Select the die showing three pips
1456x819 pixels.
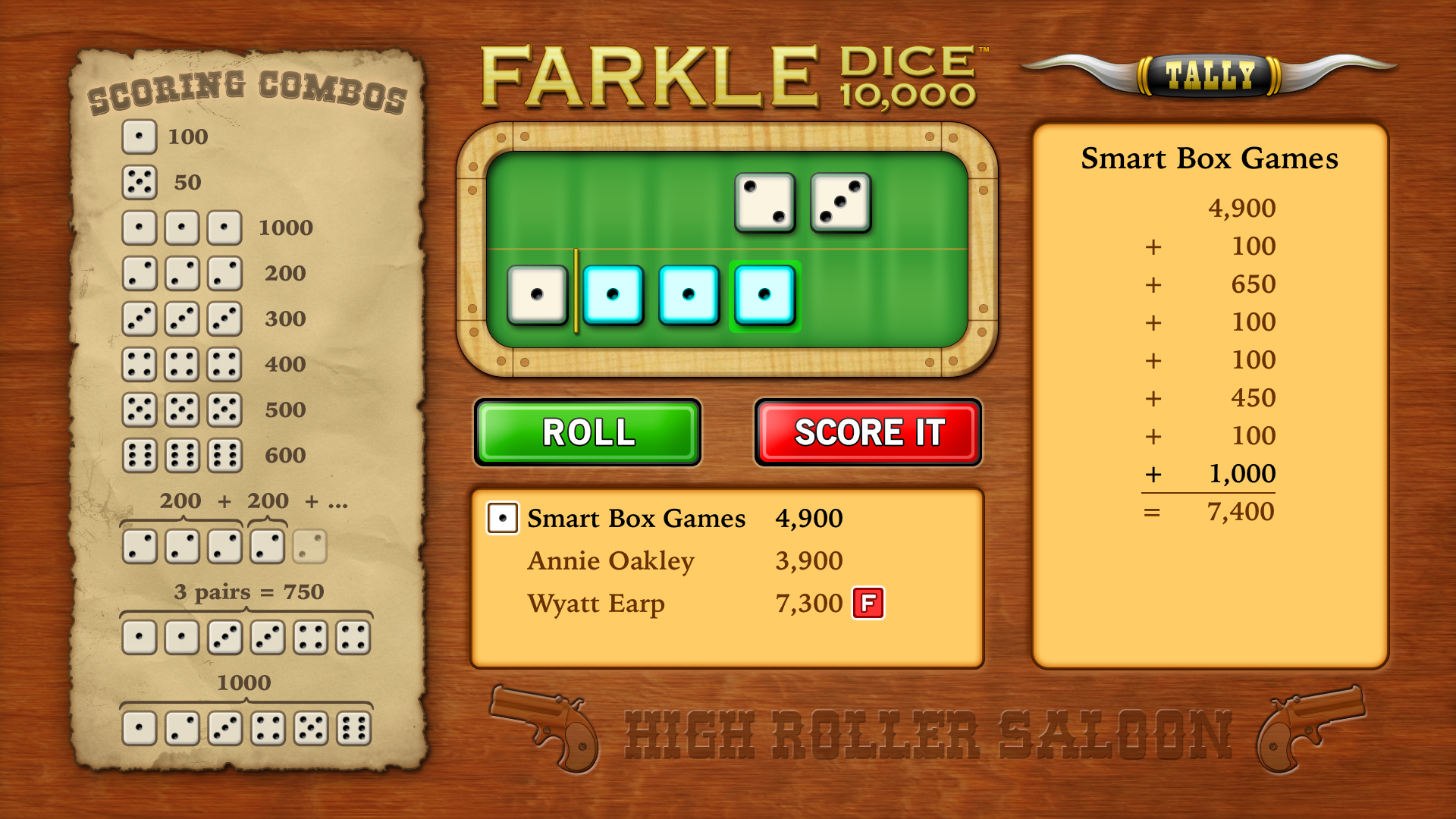[840, 203]
